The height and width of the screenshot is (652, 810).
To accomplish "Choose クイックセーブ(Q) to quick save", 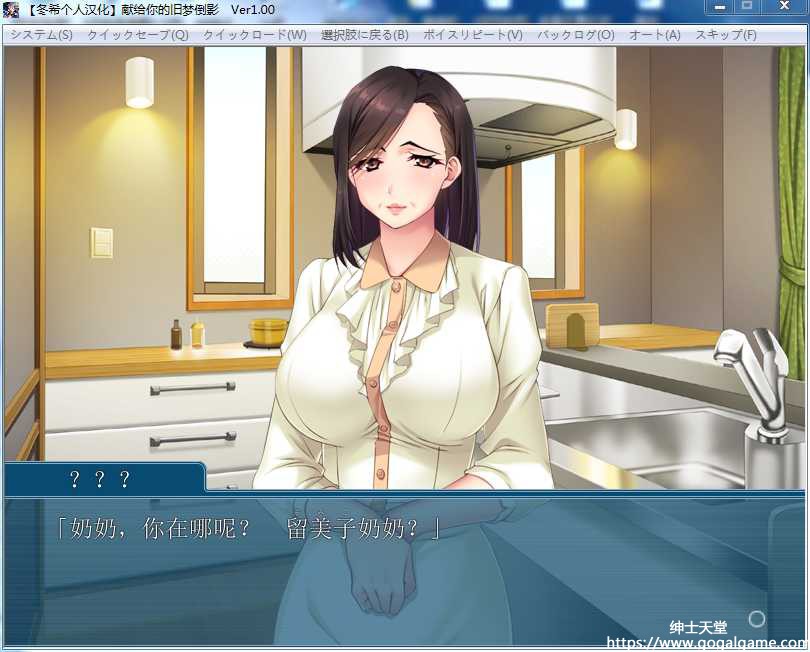I will (137, 34).
